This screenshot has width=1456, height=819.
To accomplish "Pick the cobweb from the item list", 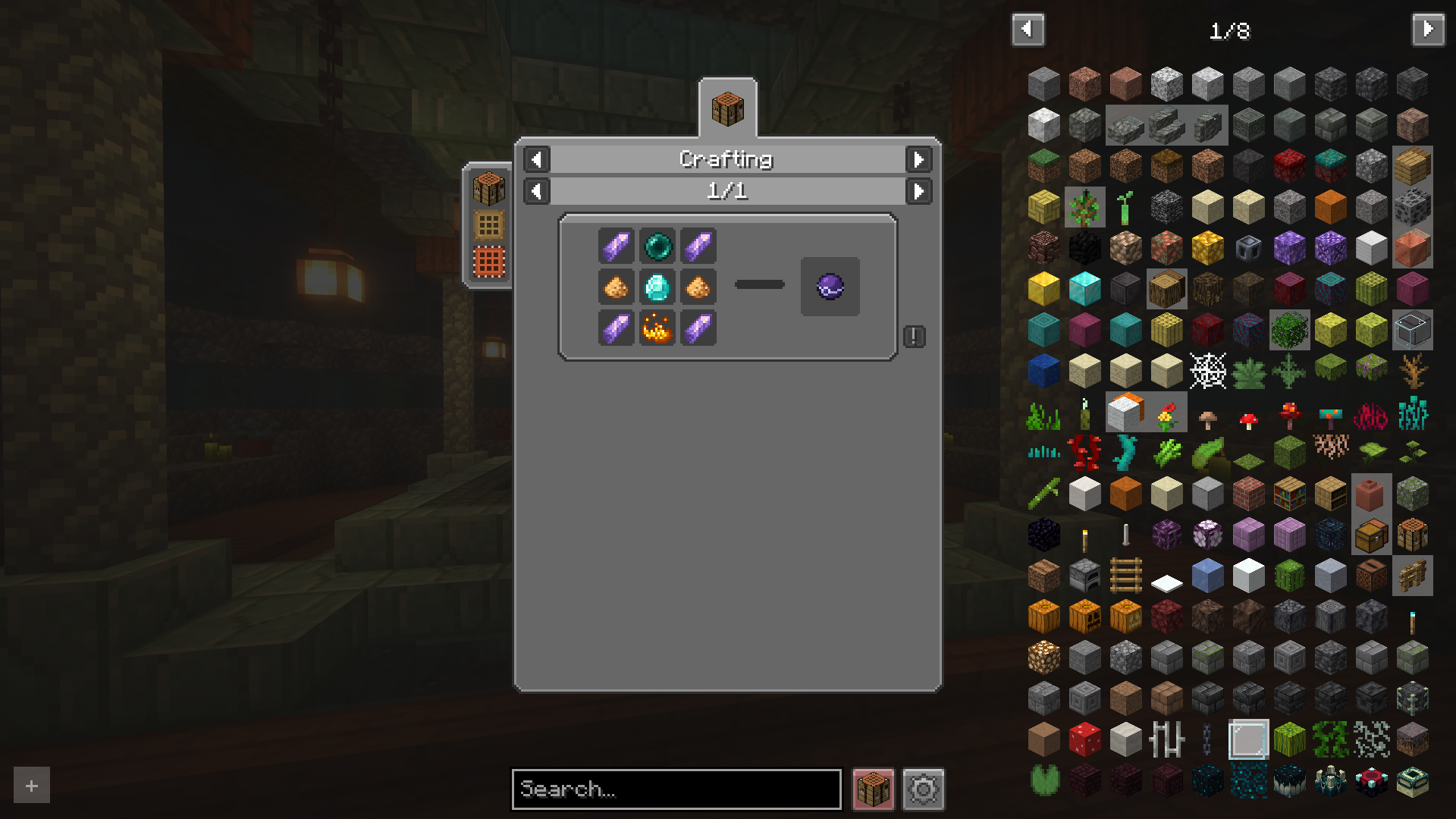I will click(1207, 371).
